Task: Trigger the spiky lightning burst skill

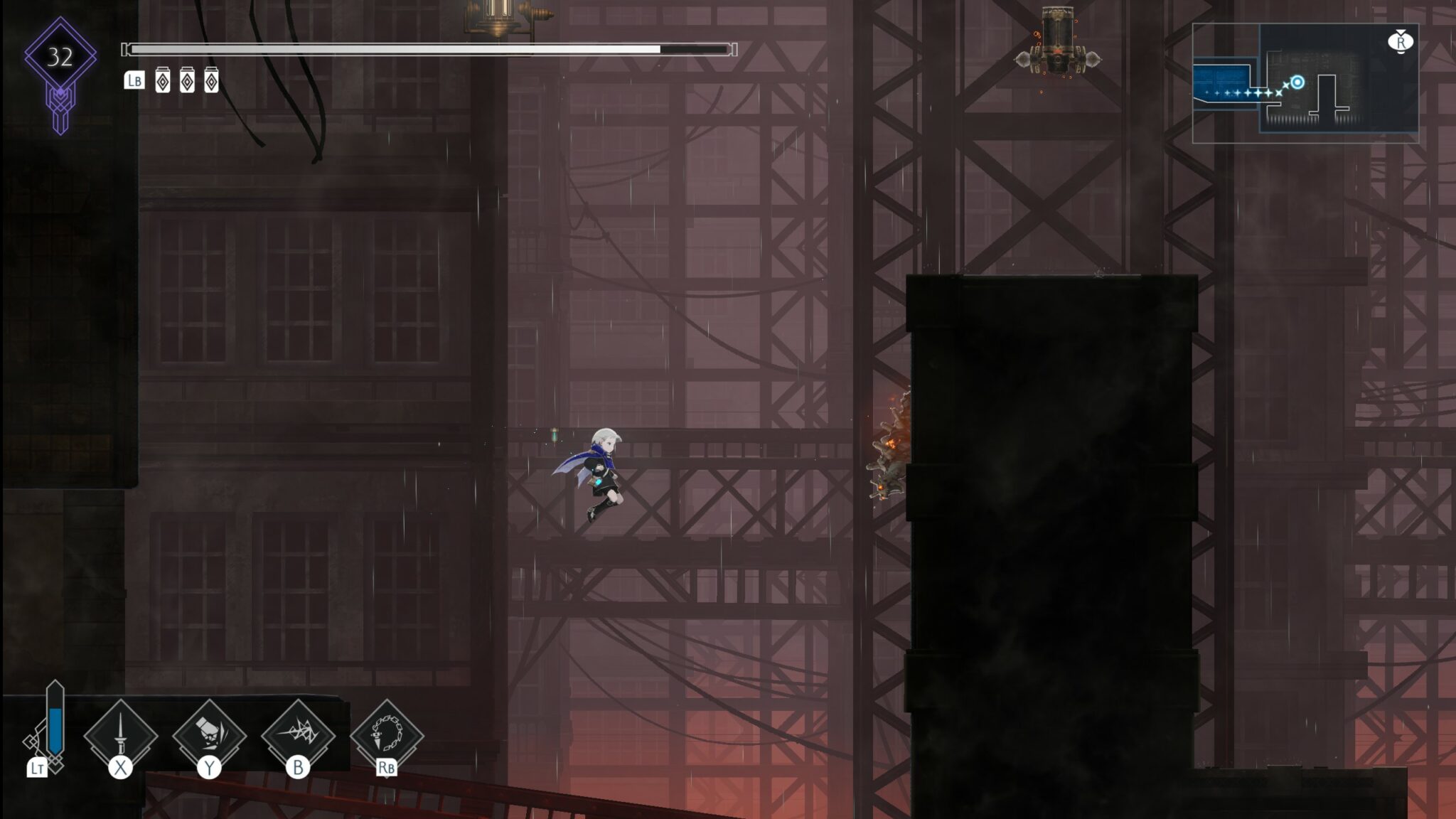Action: [x=298, y=734]
